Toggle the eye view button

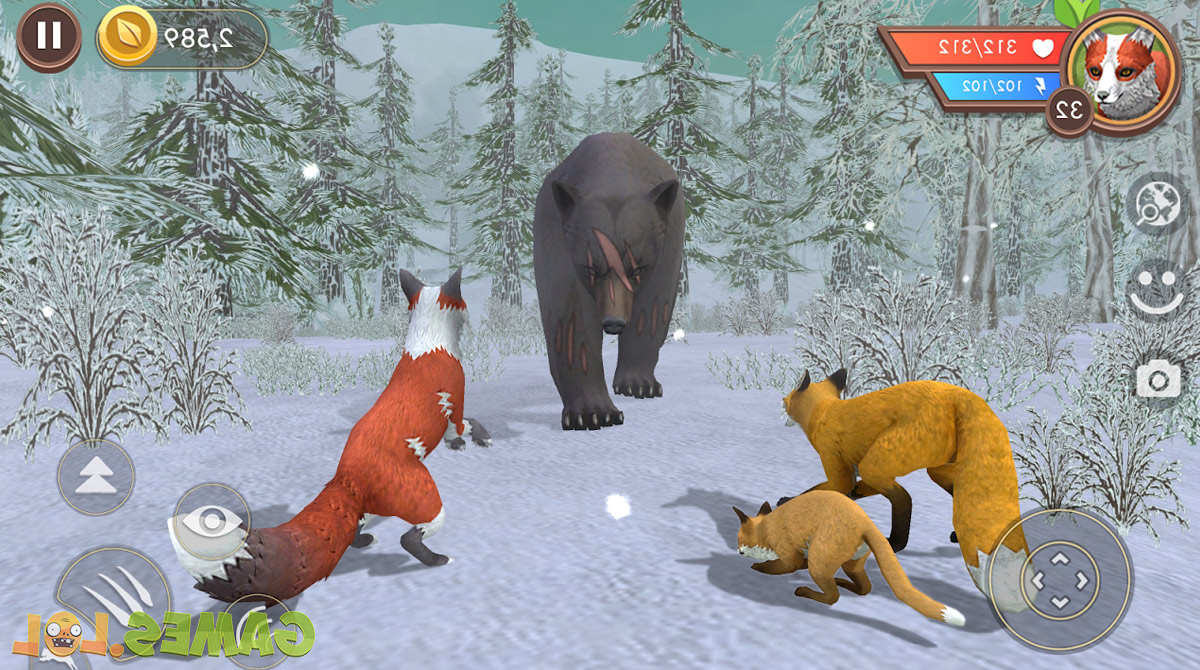(211, 522)
